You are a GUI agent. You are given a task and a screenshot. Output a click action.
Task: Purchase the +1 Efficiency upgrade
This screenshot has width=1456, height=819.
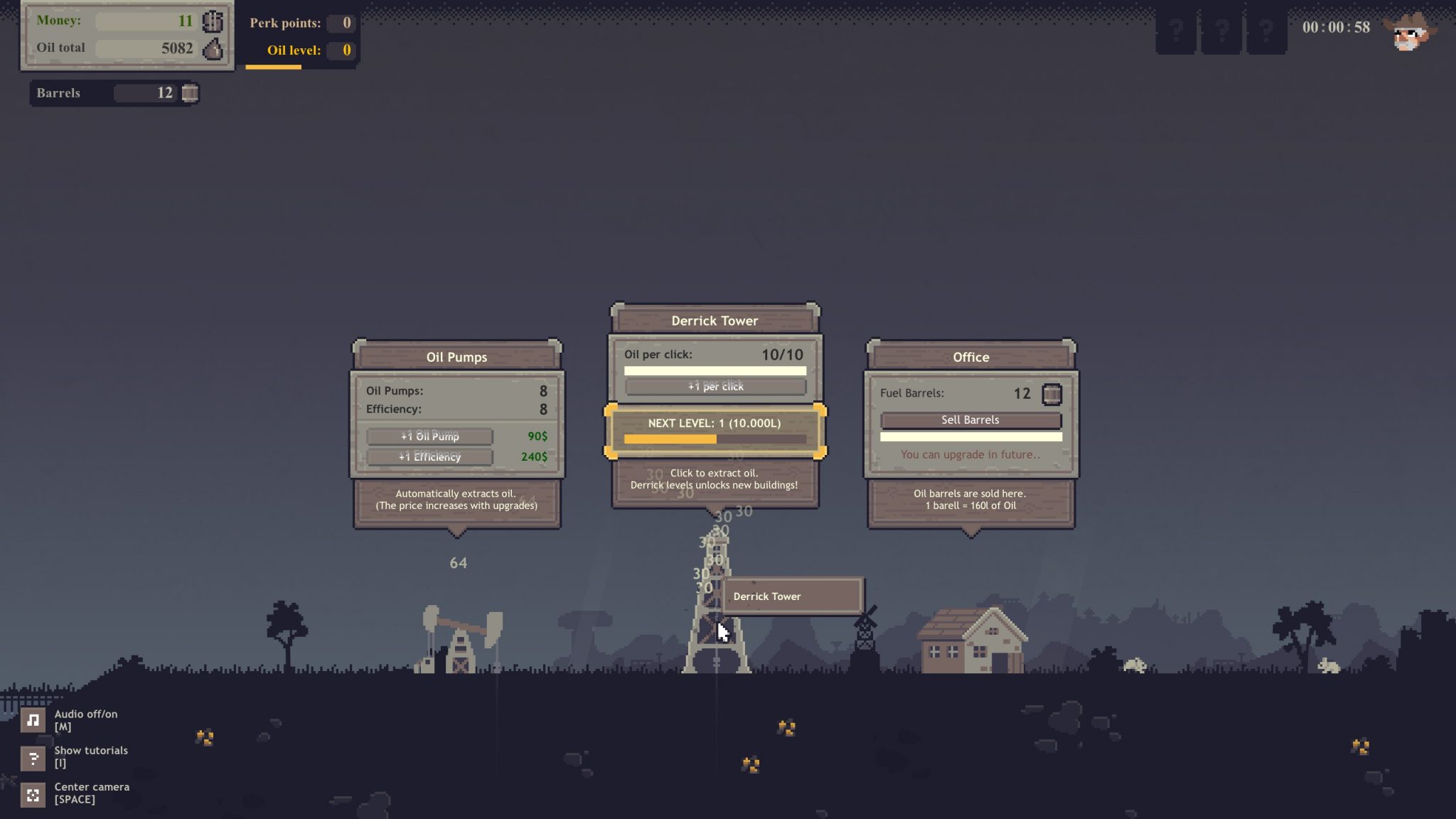click(x=429, y=456)
